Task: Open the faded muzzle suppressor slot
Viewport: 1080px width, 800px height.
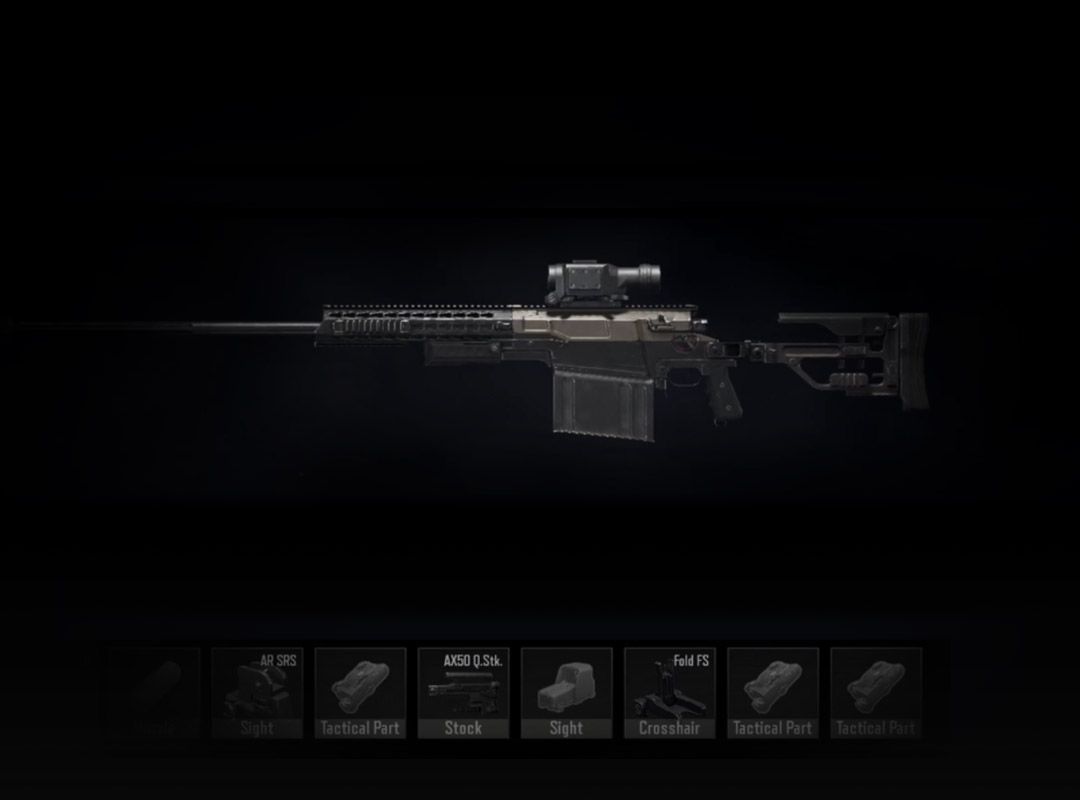Action: [154, 693]
